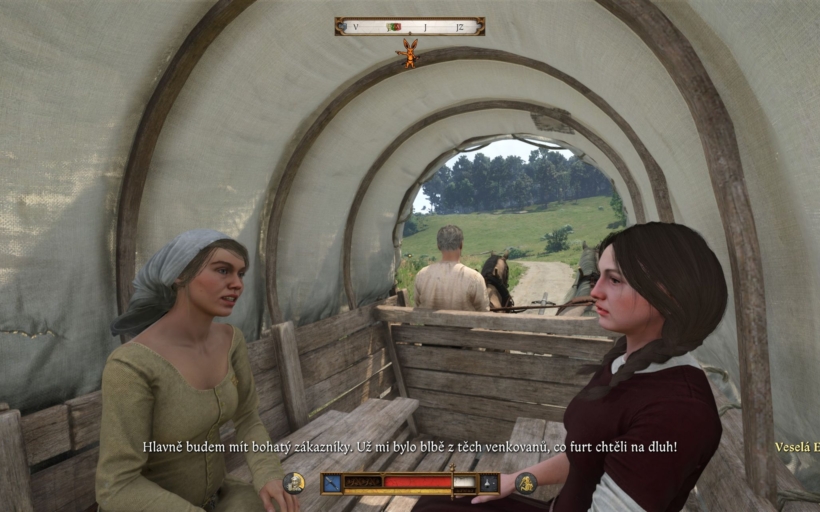Click the dark square icon after the white bar

coord(489,483)
